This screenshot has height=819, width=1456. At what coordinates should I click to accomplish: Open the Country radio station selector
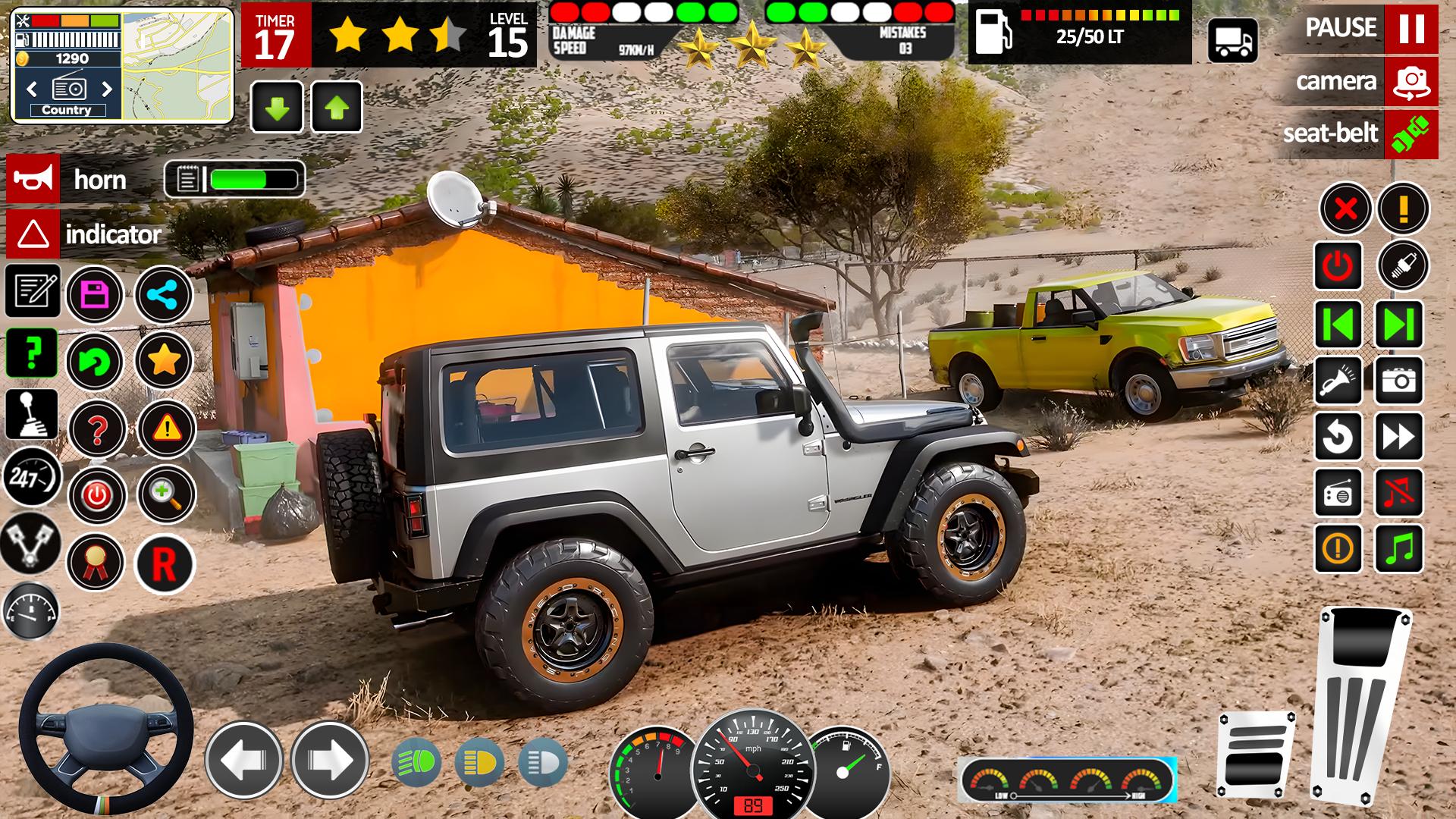pos(70,110)
